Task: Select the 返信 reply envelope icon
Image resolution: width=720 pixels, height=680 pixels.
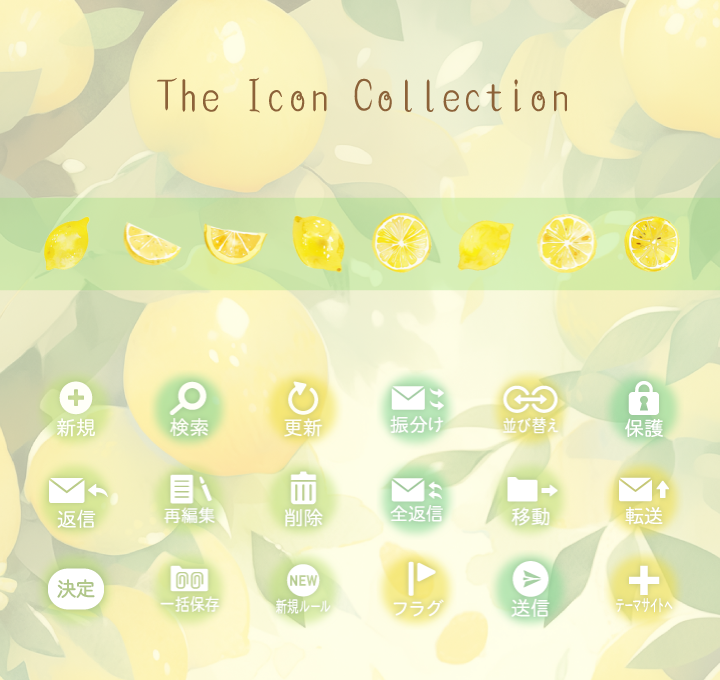Action: pos(76,500)
